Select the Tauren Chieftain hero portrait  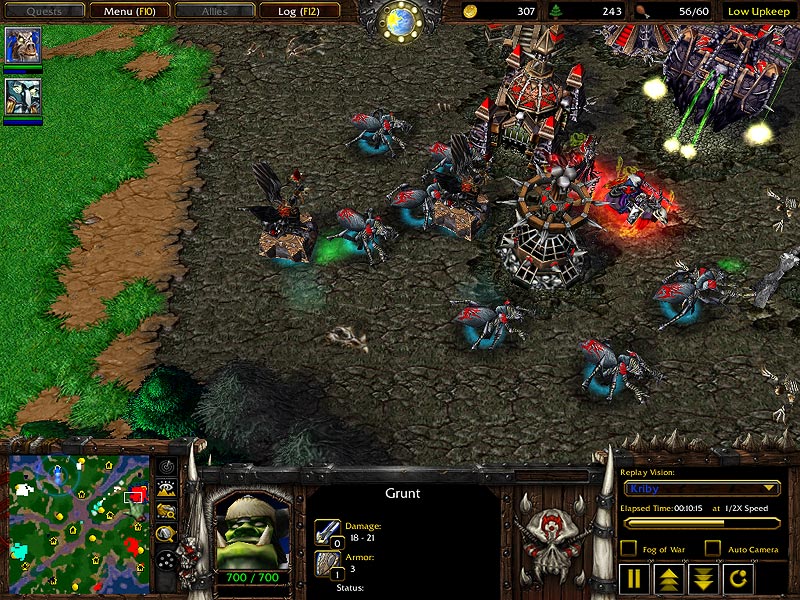click(21, 46)
